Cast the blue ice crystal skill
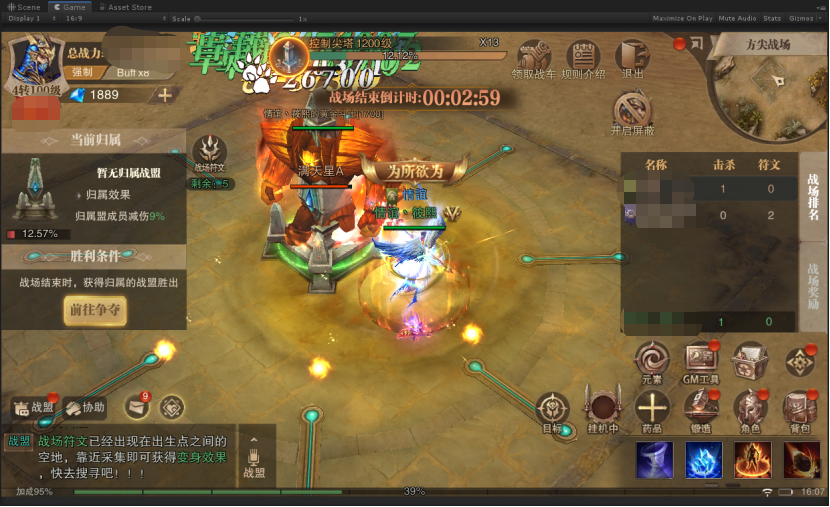The width and height of the screenshot is (830, 507). pos(704,459)
